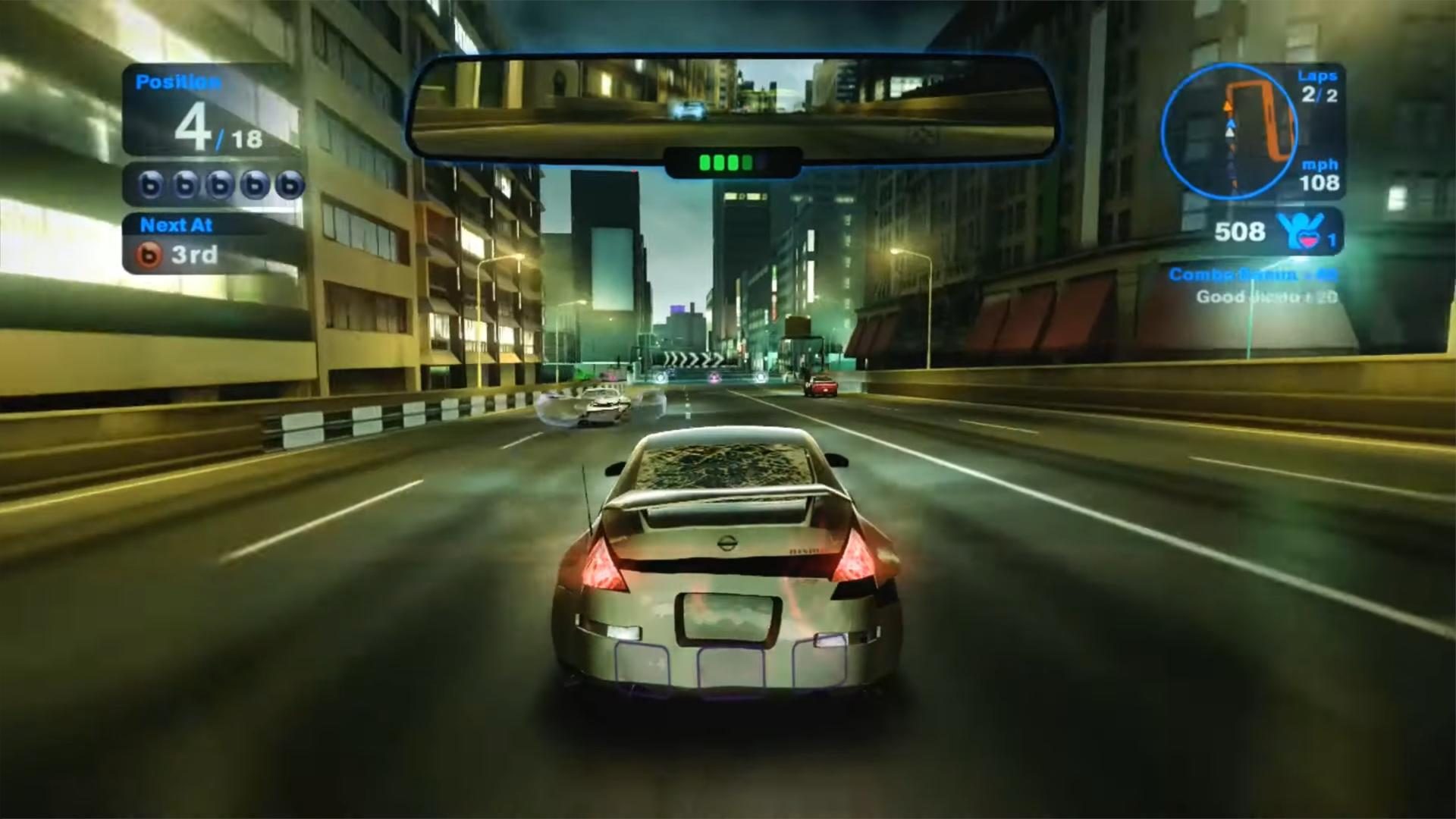Click the fifth blue "b" light icon
The width and height of the screenshot is (1456, 819).
[x=290, y=184]
